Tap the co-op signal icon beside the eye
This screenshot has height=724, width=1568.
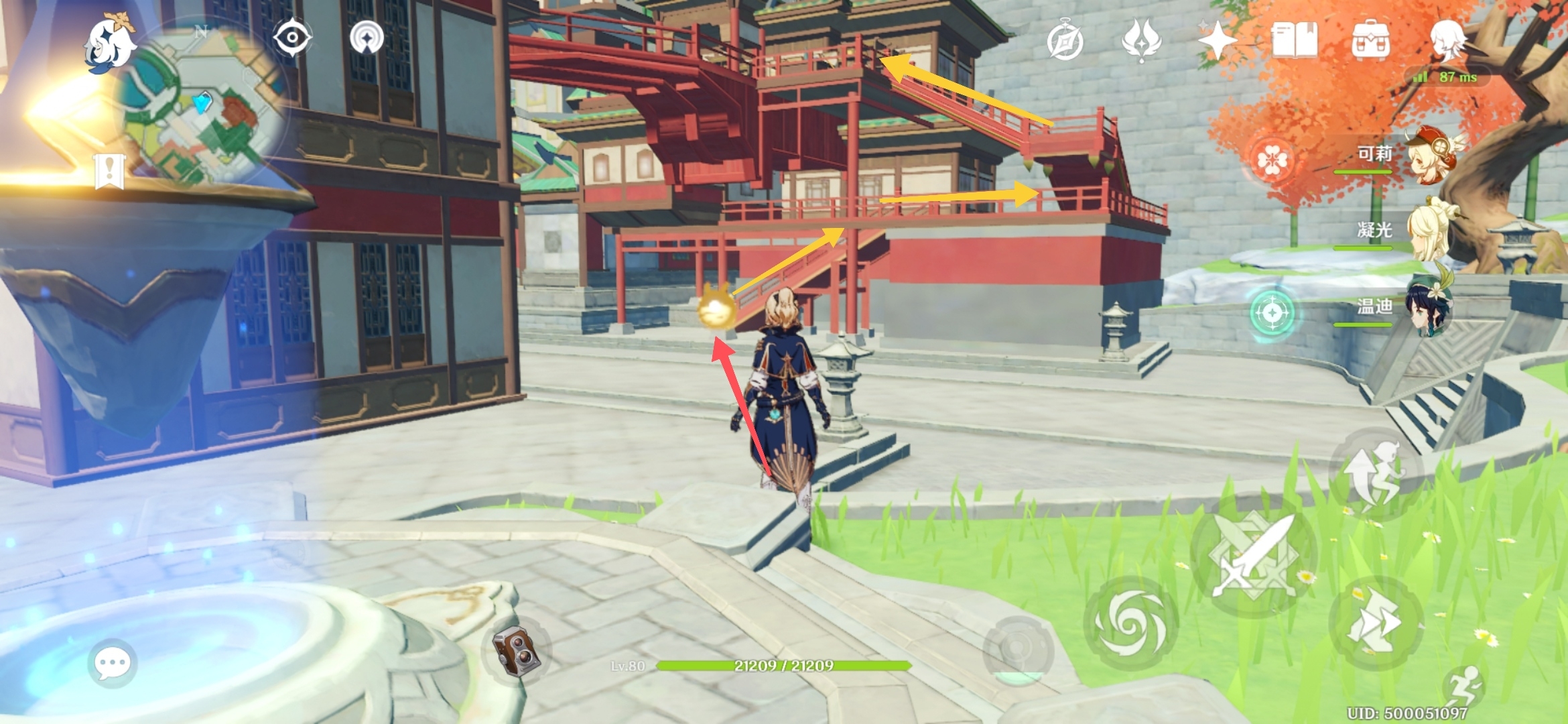pyautogui.click(x=367, y=37)
